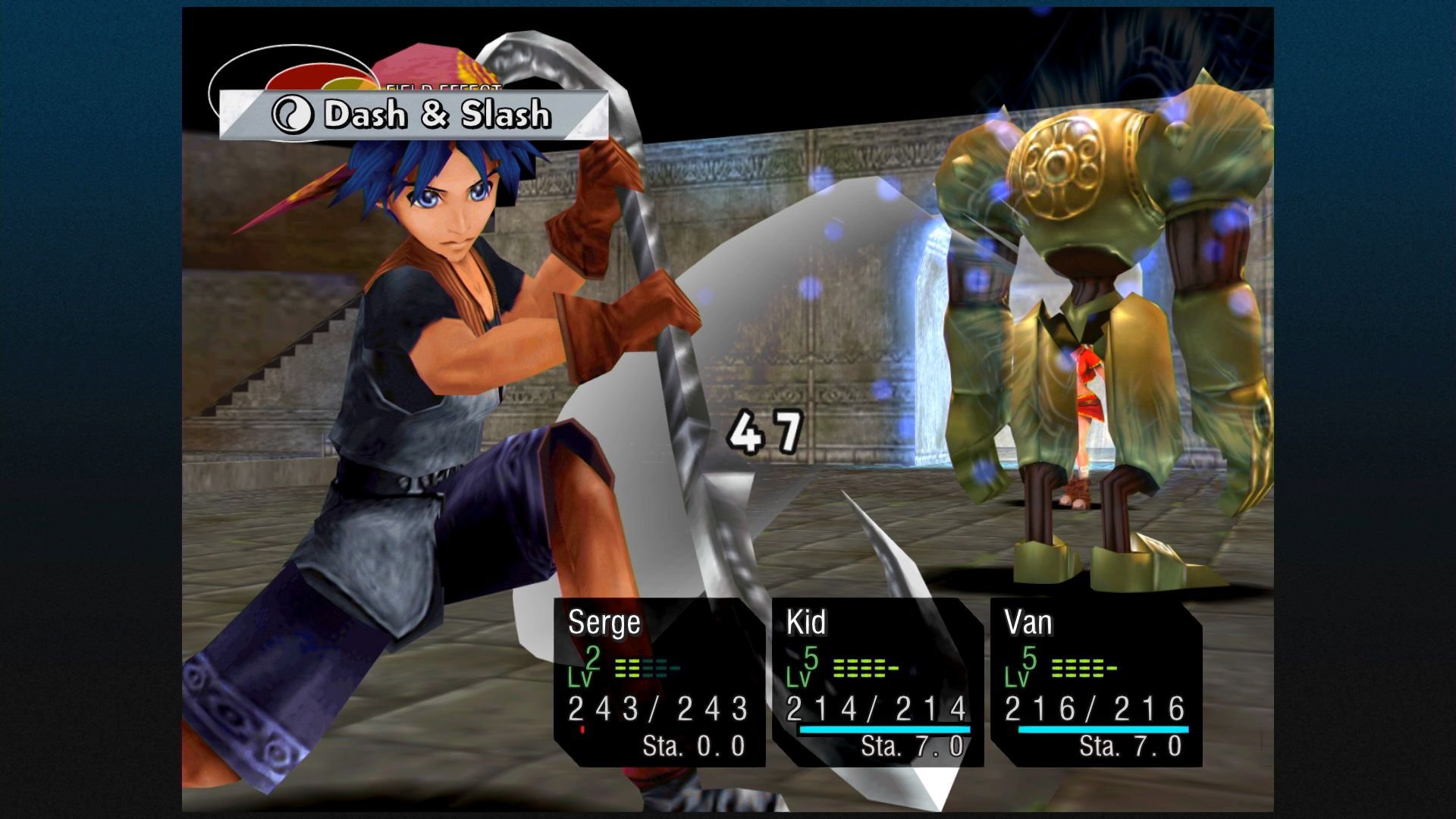Click the yellow element segment in Field Effect
Viewport: 1456px width, 819px height.
tap(341, 85)
